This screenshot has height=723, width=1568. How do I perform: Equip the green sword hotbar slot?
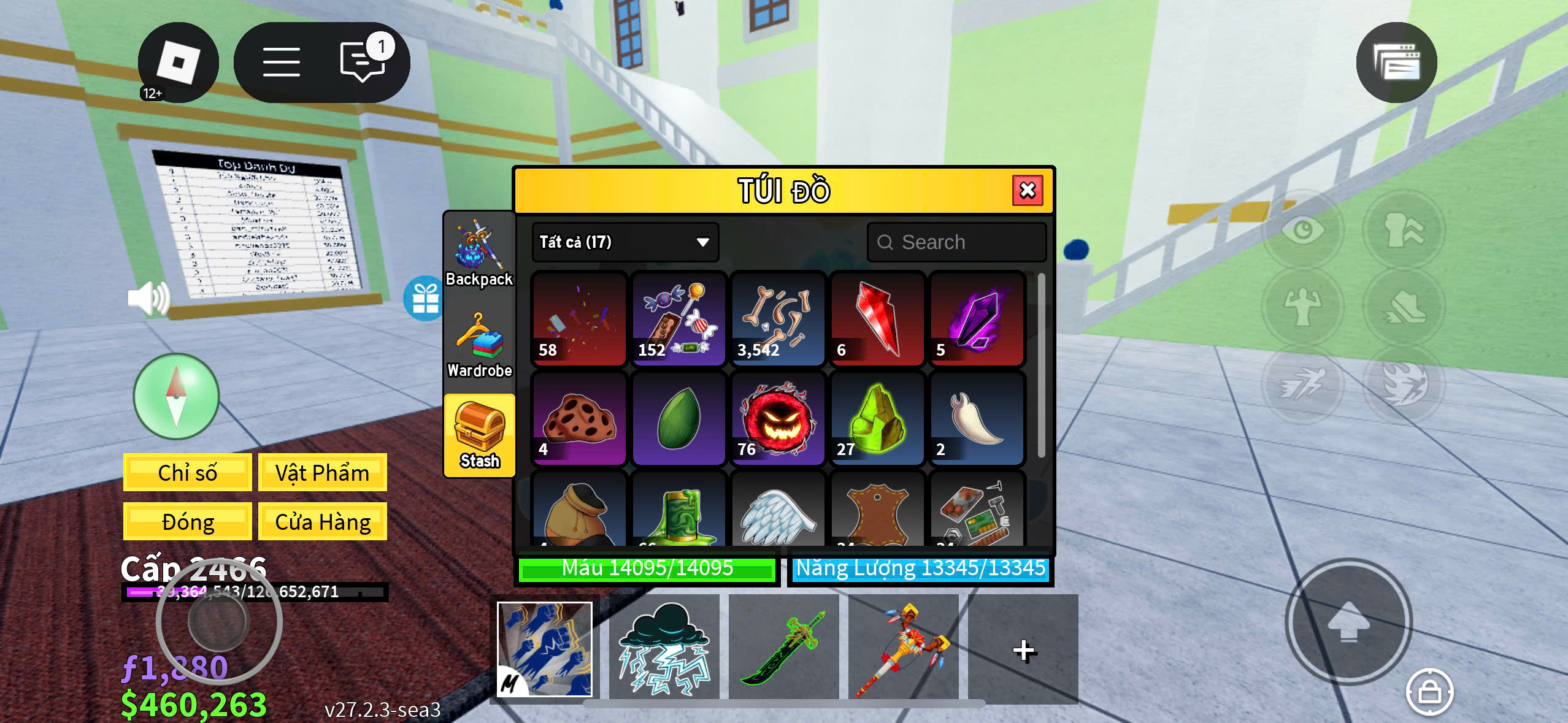point(783,648)
